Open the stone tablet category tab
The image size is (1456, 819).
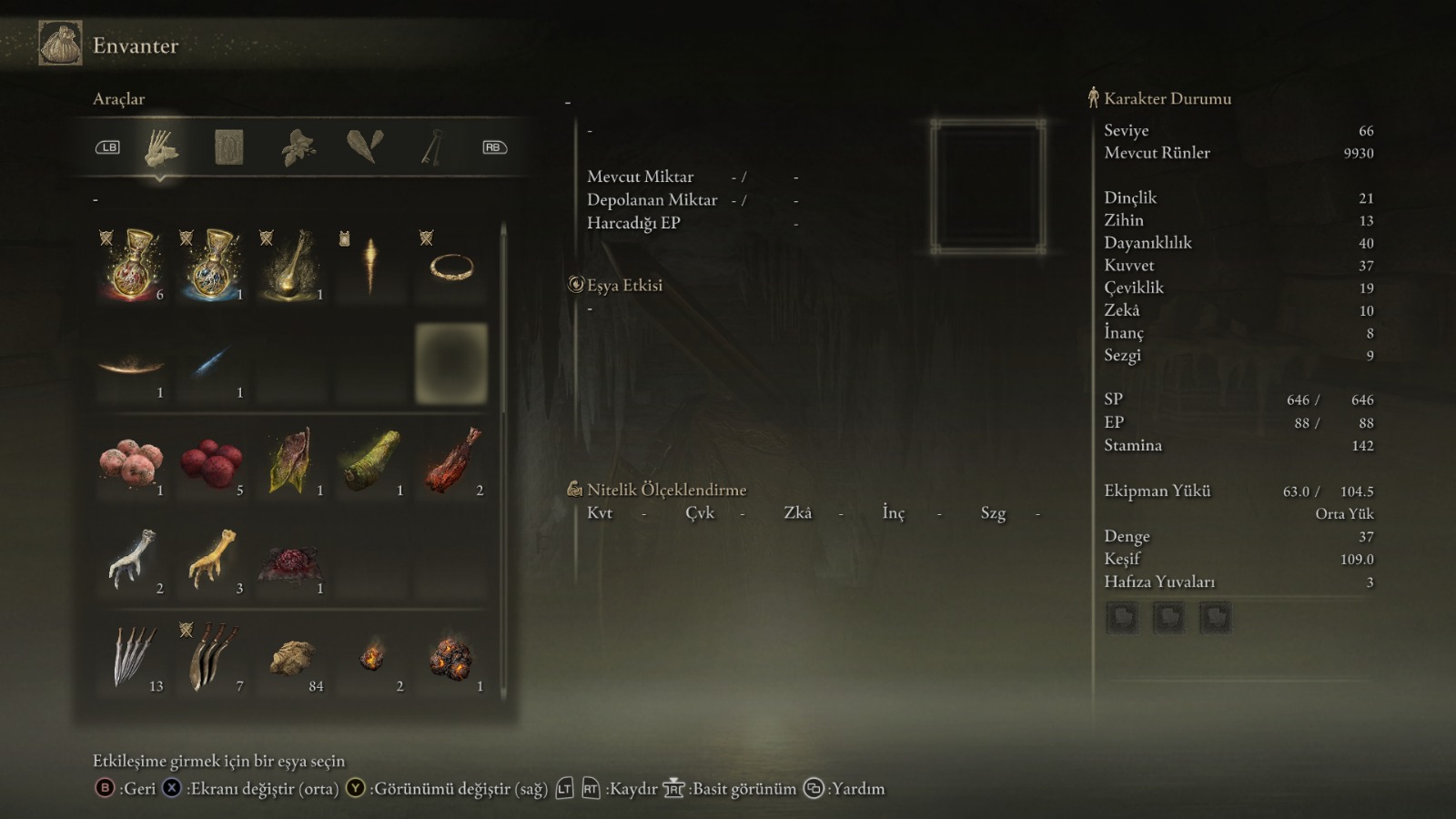228,147
